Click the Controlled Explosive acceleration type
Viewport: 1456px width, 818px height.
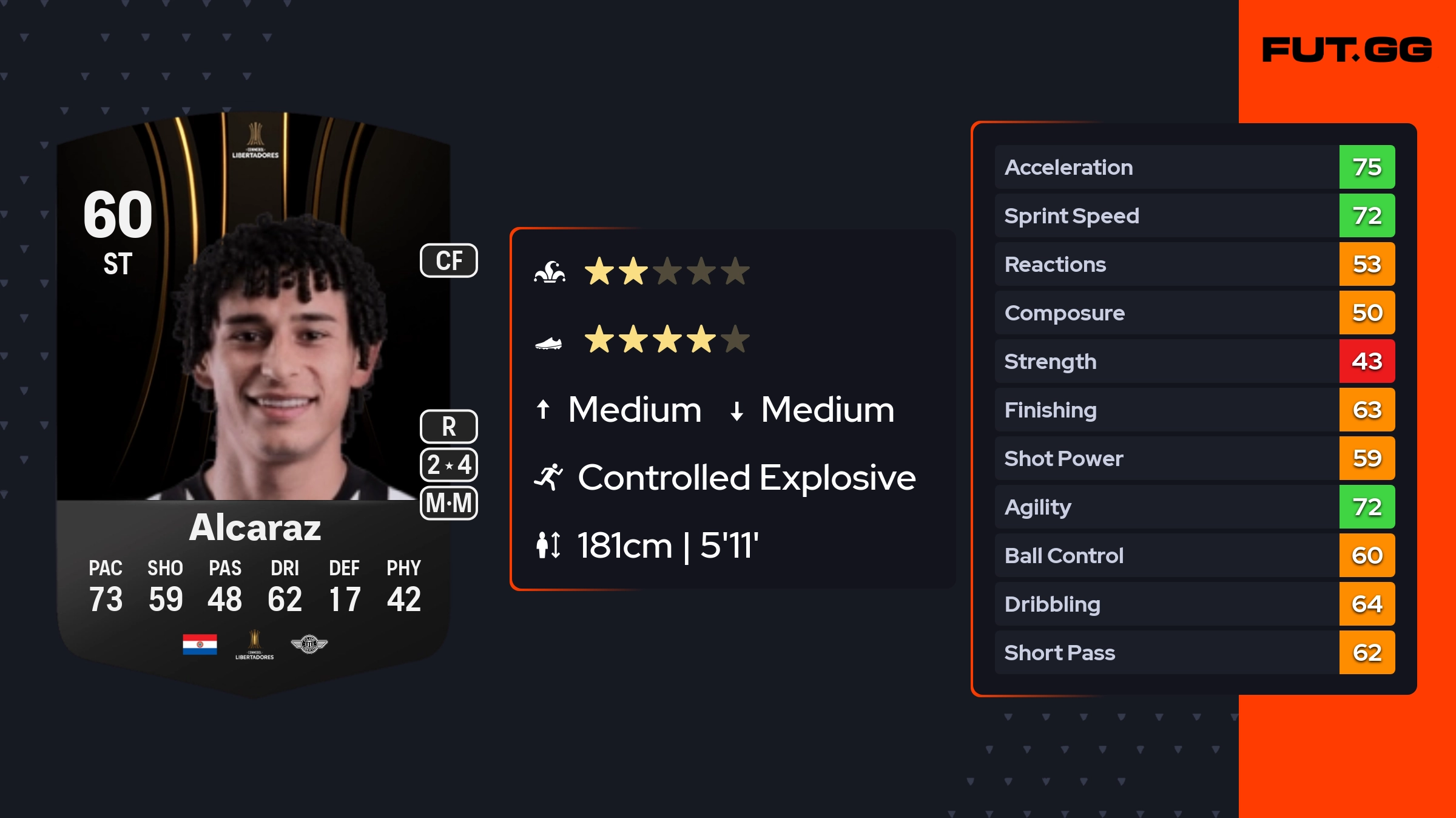[746, 478]
